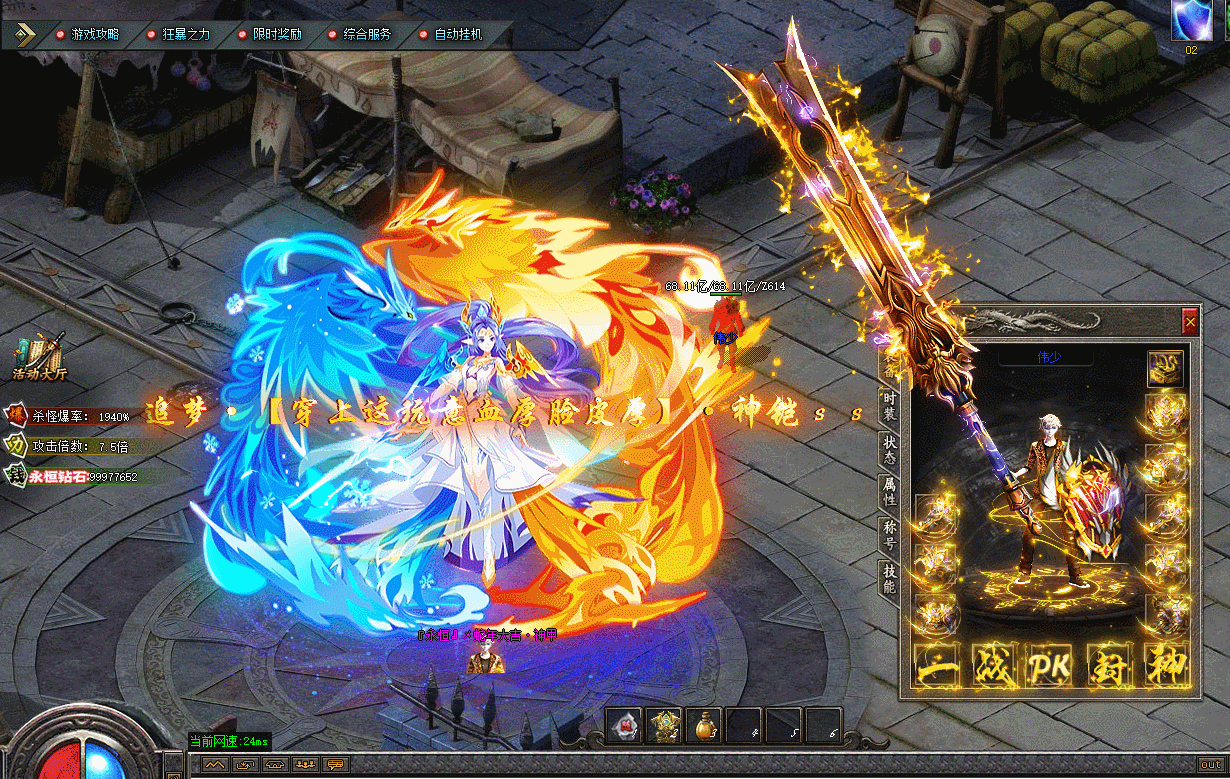The width and height of the screenshot is (1230, 779).
Task: Select the red-and-white item in hotbar slot 1
Action: tap(624, 725)
